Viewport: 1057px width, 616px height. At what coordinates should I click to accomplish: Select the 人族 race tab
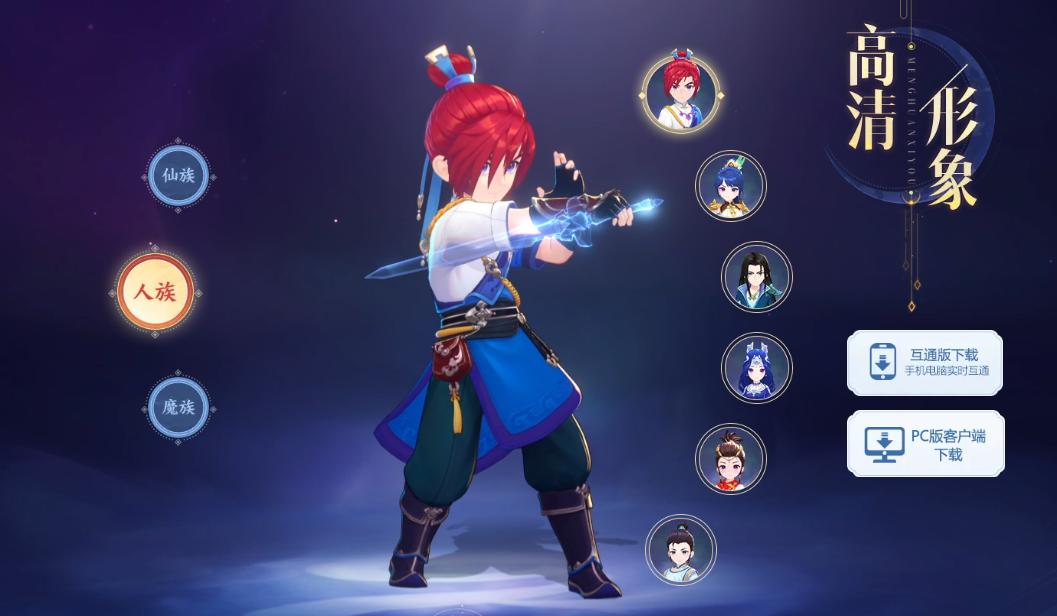(155, 293)
